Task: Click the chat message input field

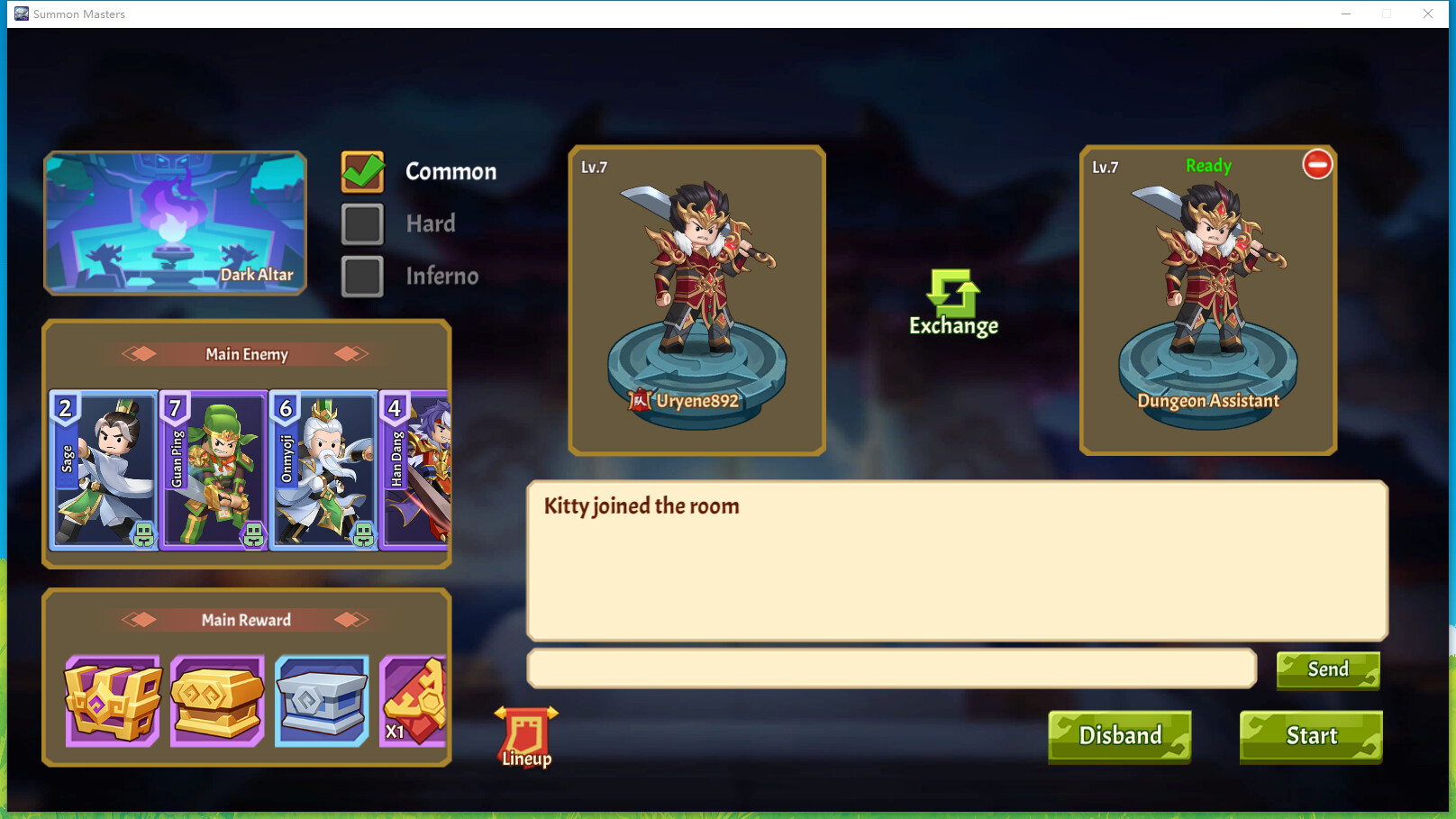Action: (892, 669)
